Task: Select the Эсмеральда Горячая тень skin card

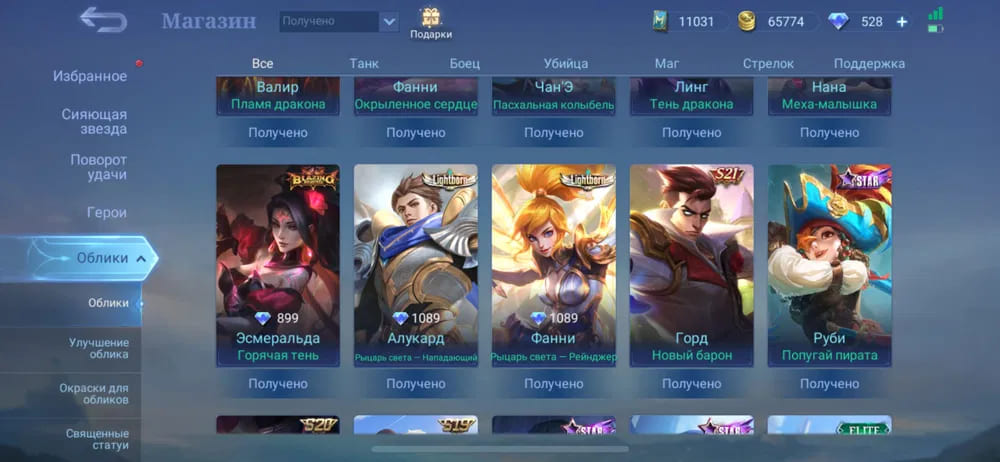Action: point(278,265)
